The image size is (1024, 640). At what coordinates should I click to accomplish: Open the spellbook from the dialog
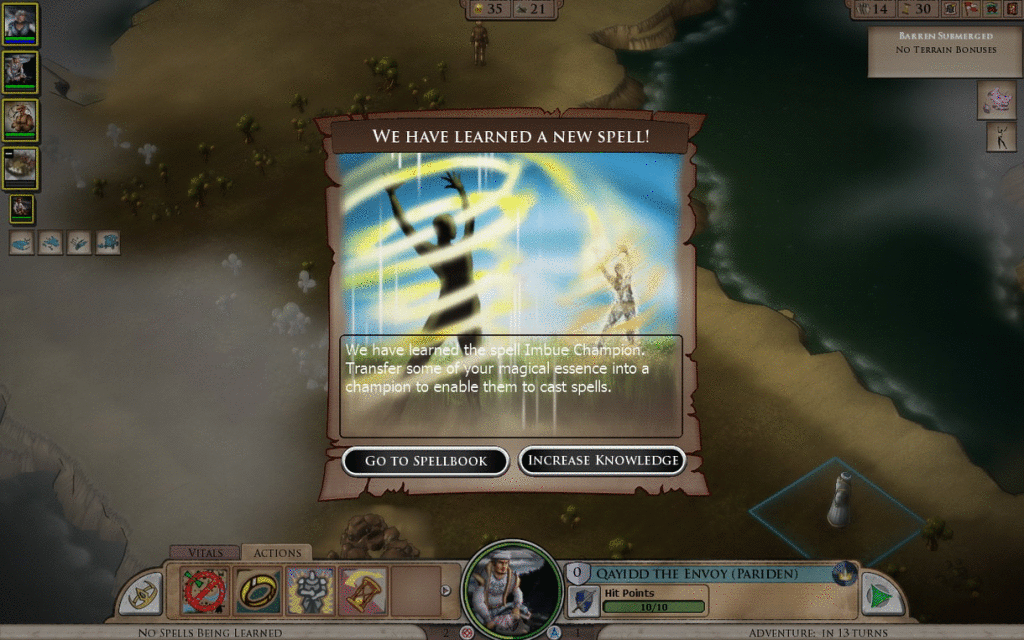[x=426, y=461]
